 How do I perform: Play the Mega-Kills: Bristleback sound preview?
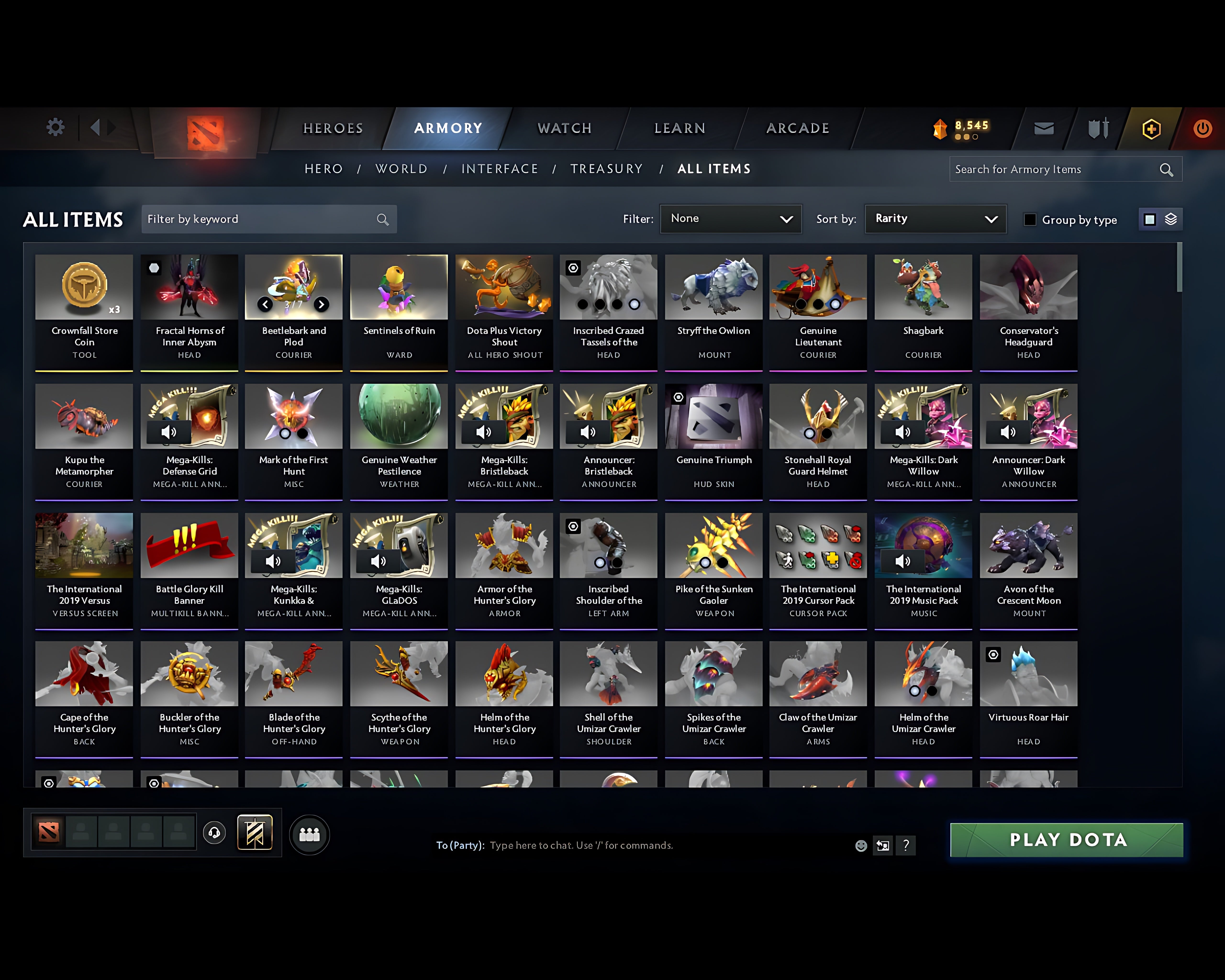click(x=484, y=432)
